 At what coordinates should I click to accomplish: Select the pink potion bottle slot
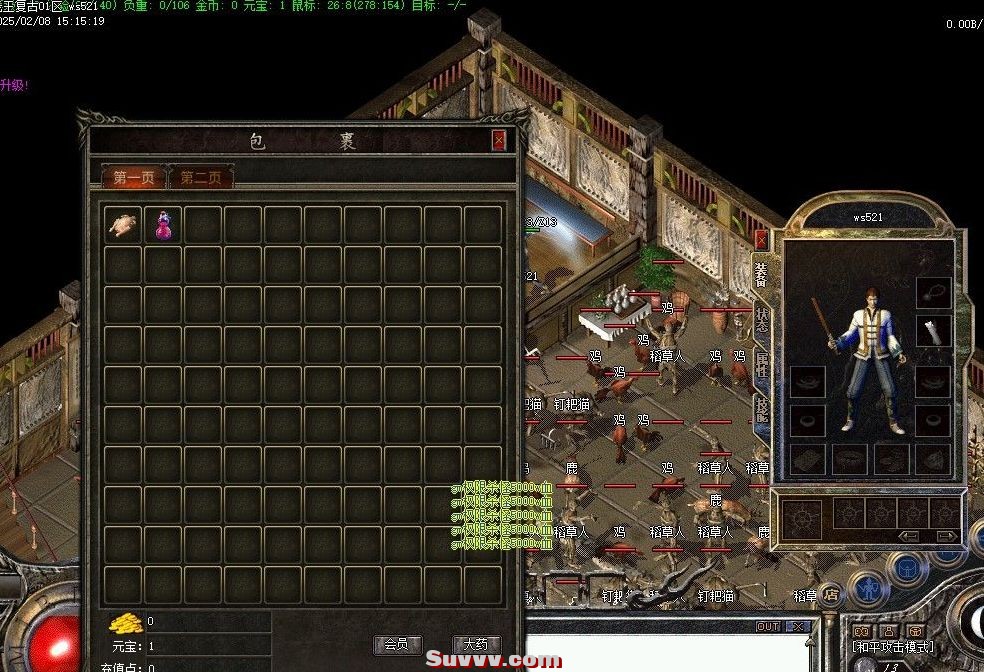(164, 225)
